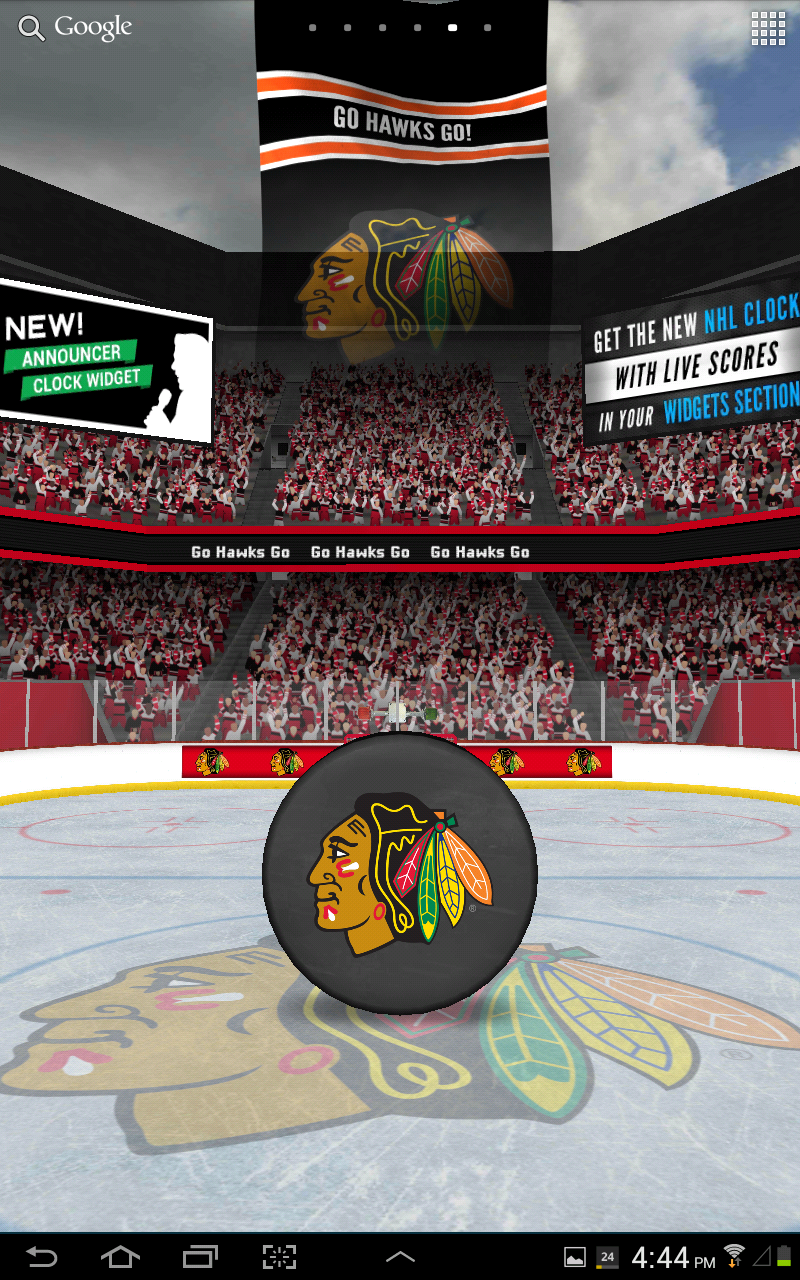Tap the Android back arrow button
The image size is (800, 1280).
[41, 1256]
